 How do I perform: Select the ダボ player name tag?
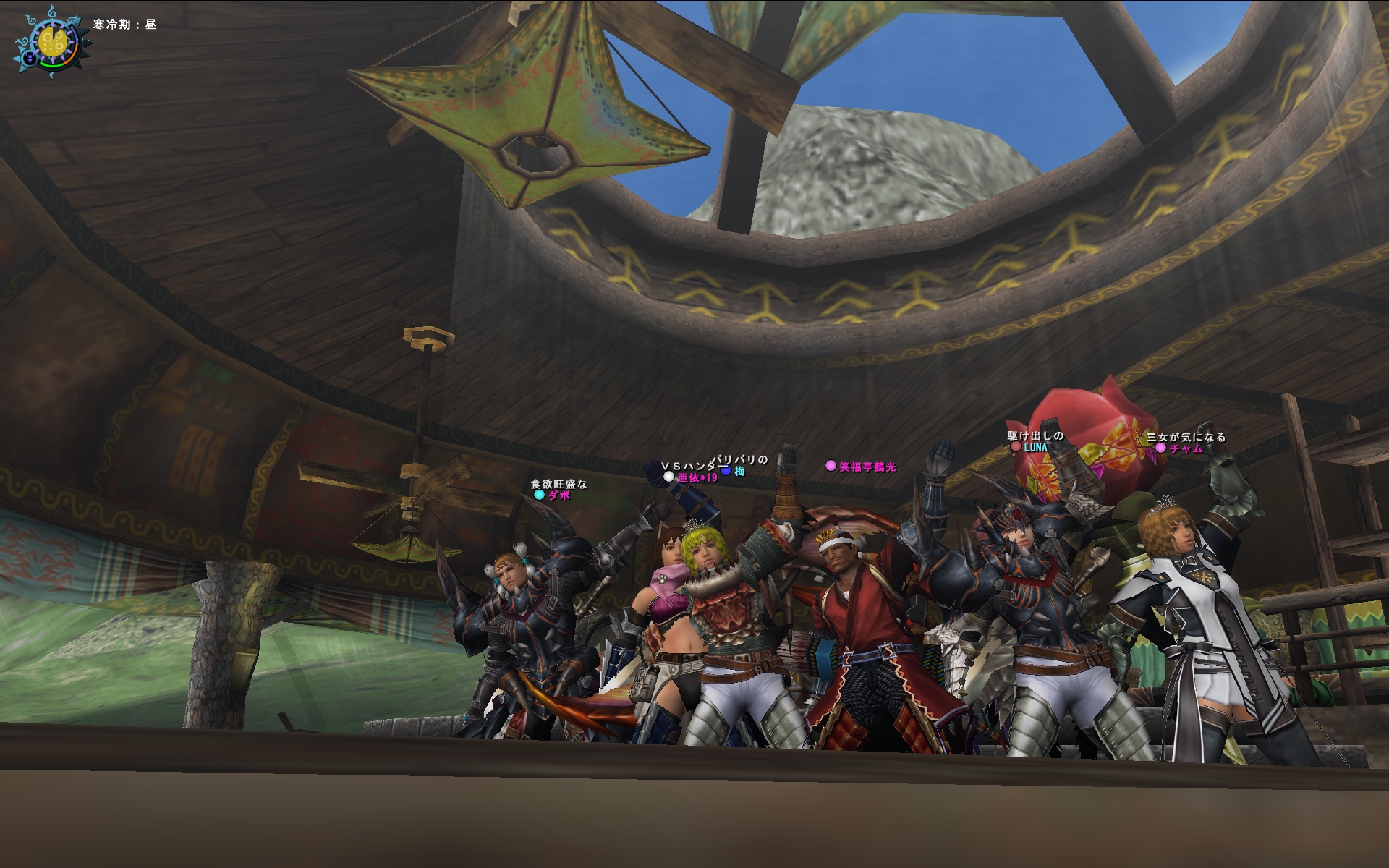click(559, 495)
